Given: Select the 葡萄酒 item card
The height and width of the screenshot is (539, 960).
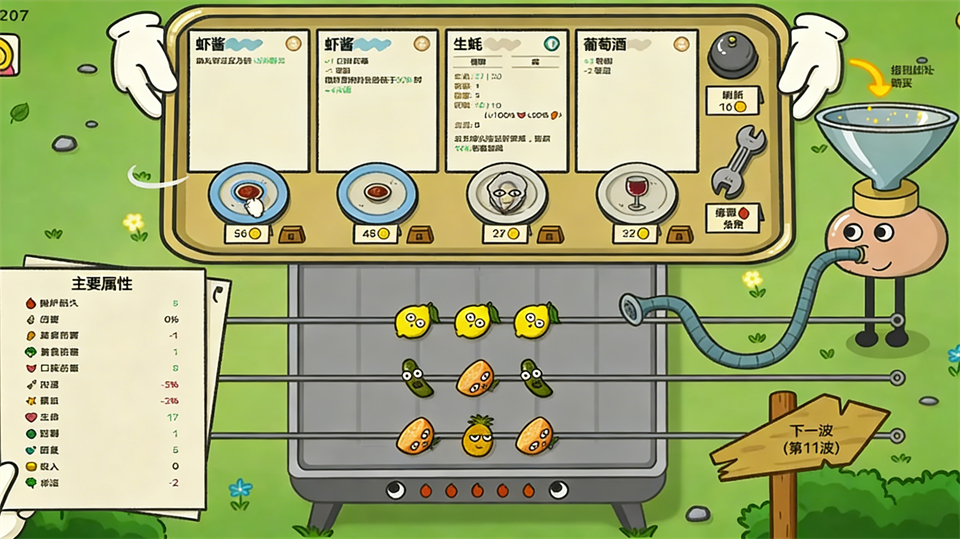Looking at the screenshot, I should click(x=636, y=100).
